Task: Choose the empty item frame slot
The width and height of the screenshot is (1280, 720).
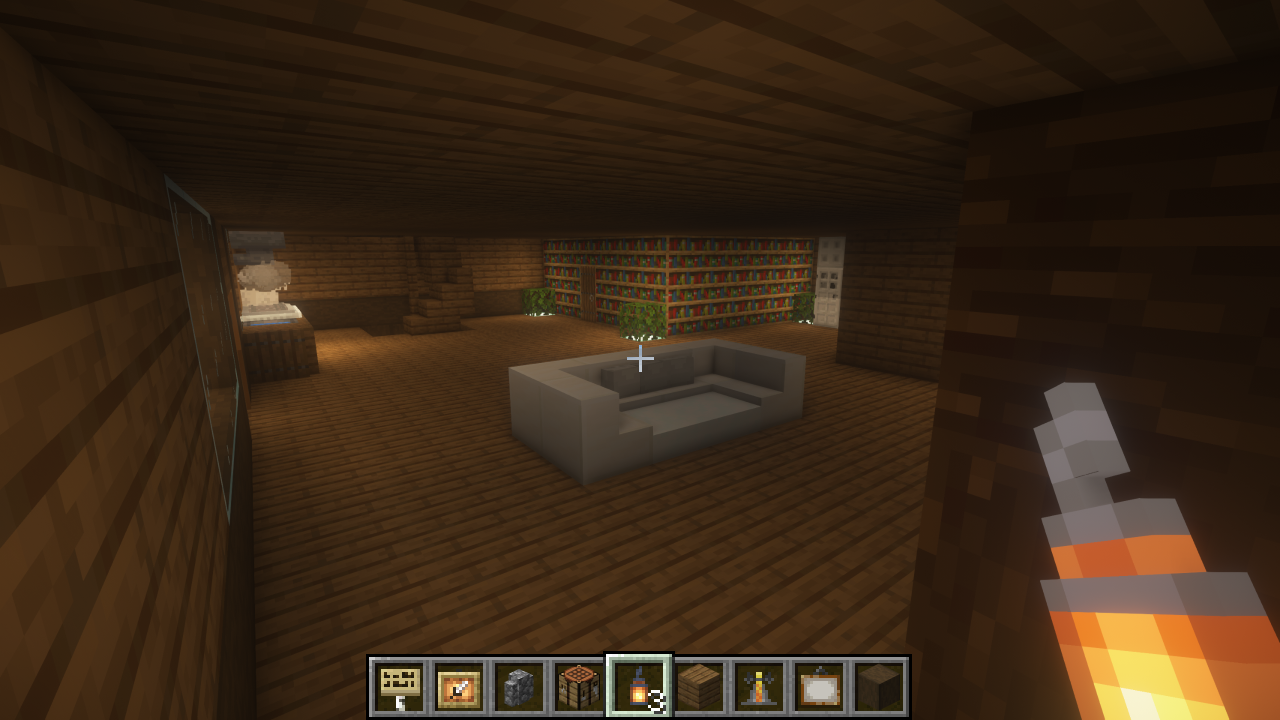Action: [x=820, y=687]
